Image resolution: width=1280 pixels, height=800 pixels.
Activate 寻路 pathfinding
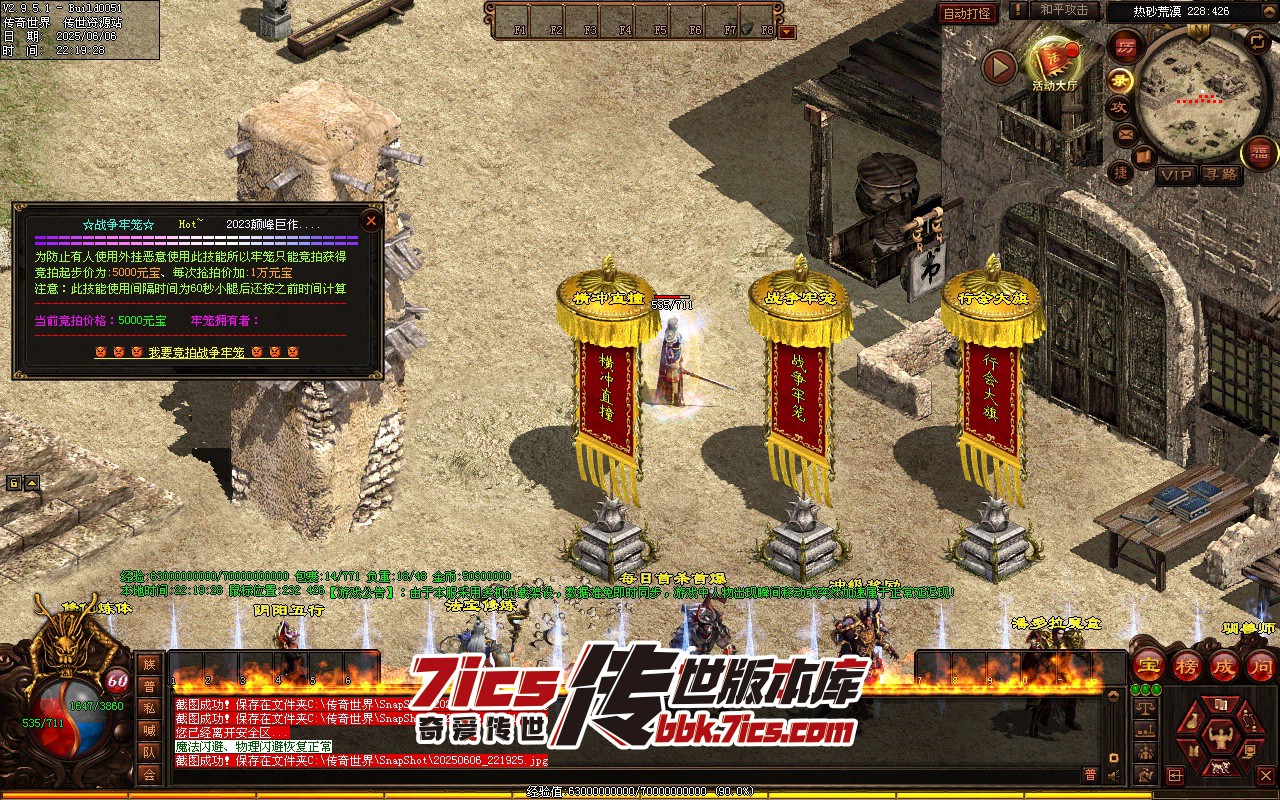(1220, 175)
